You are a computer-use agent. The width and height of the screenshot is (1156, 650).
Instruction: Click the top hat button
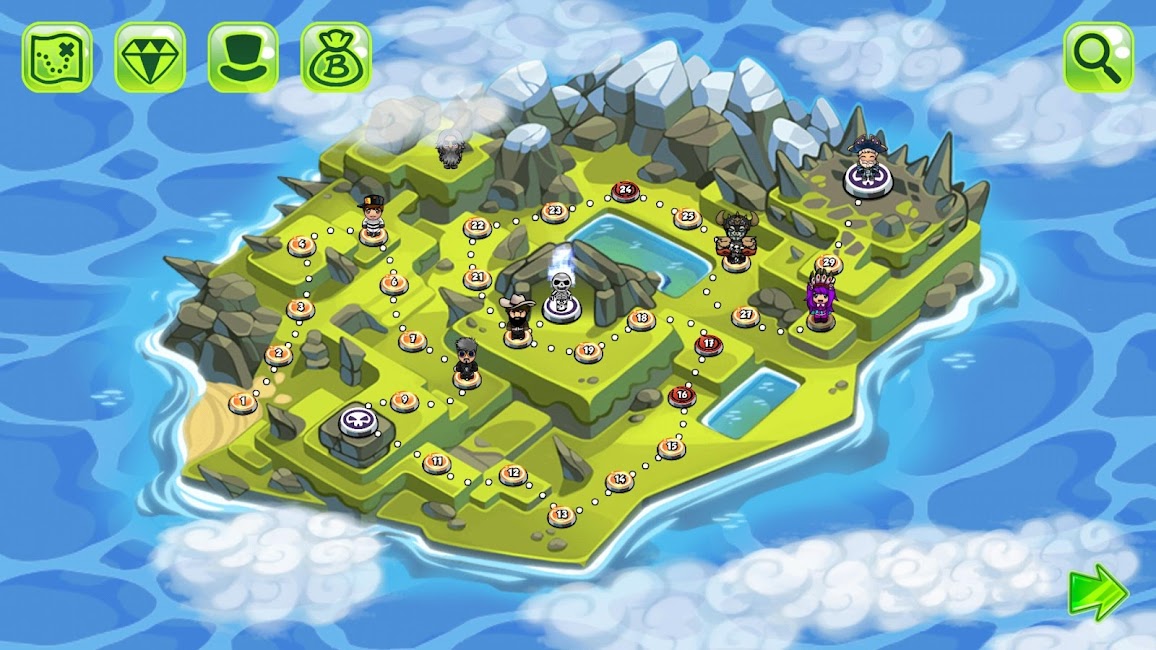(243, 58)
